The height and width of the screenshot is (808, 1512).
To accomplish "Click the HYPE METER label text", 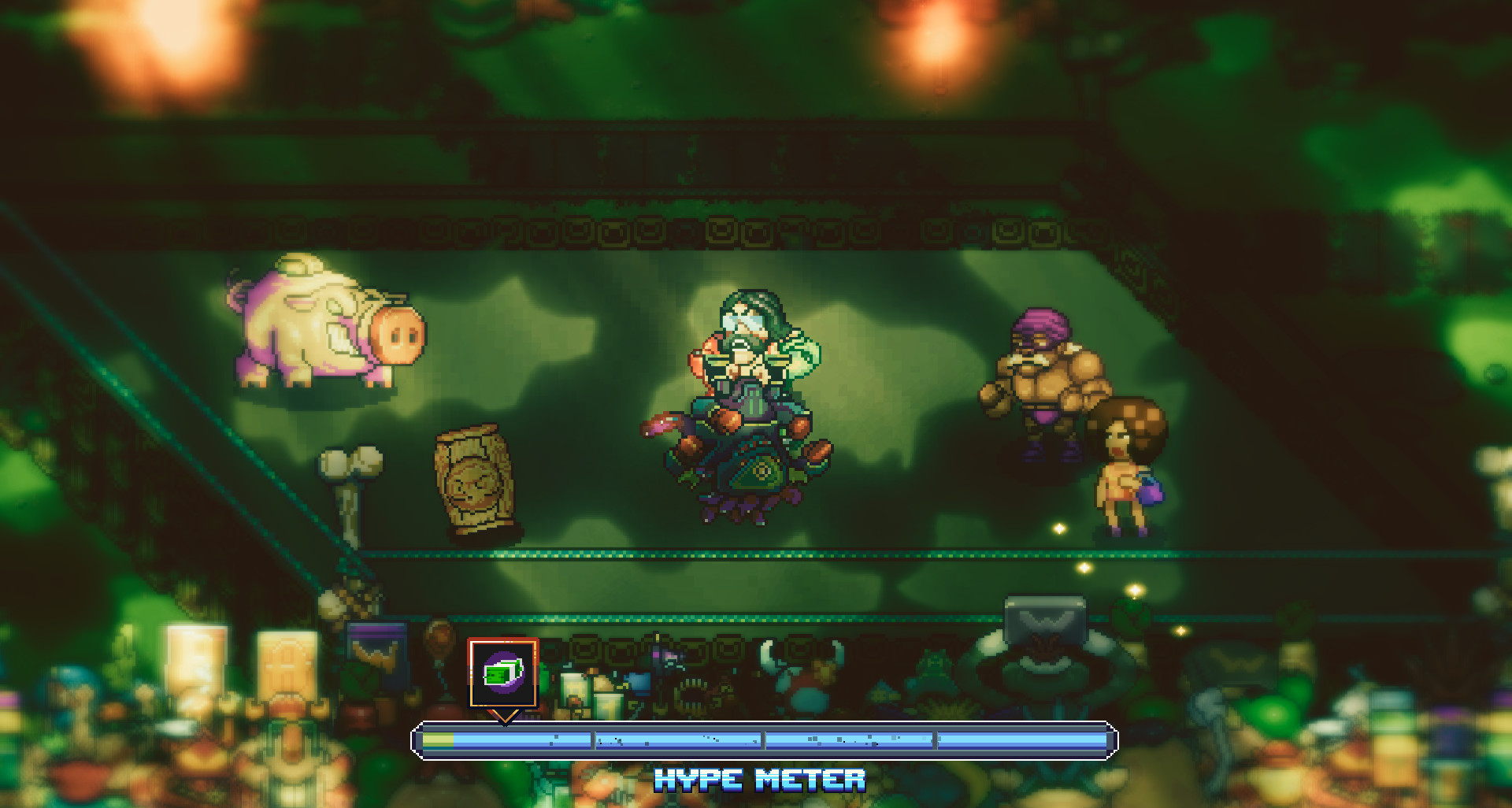I will click(x=758, y=780).
